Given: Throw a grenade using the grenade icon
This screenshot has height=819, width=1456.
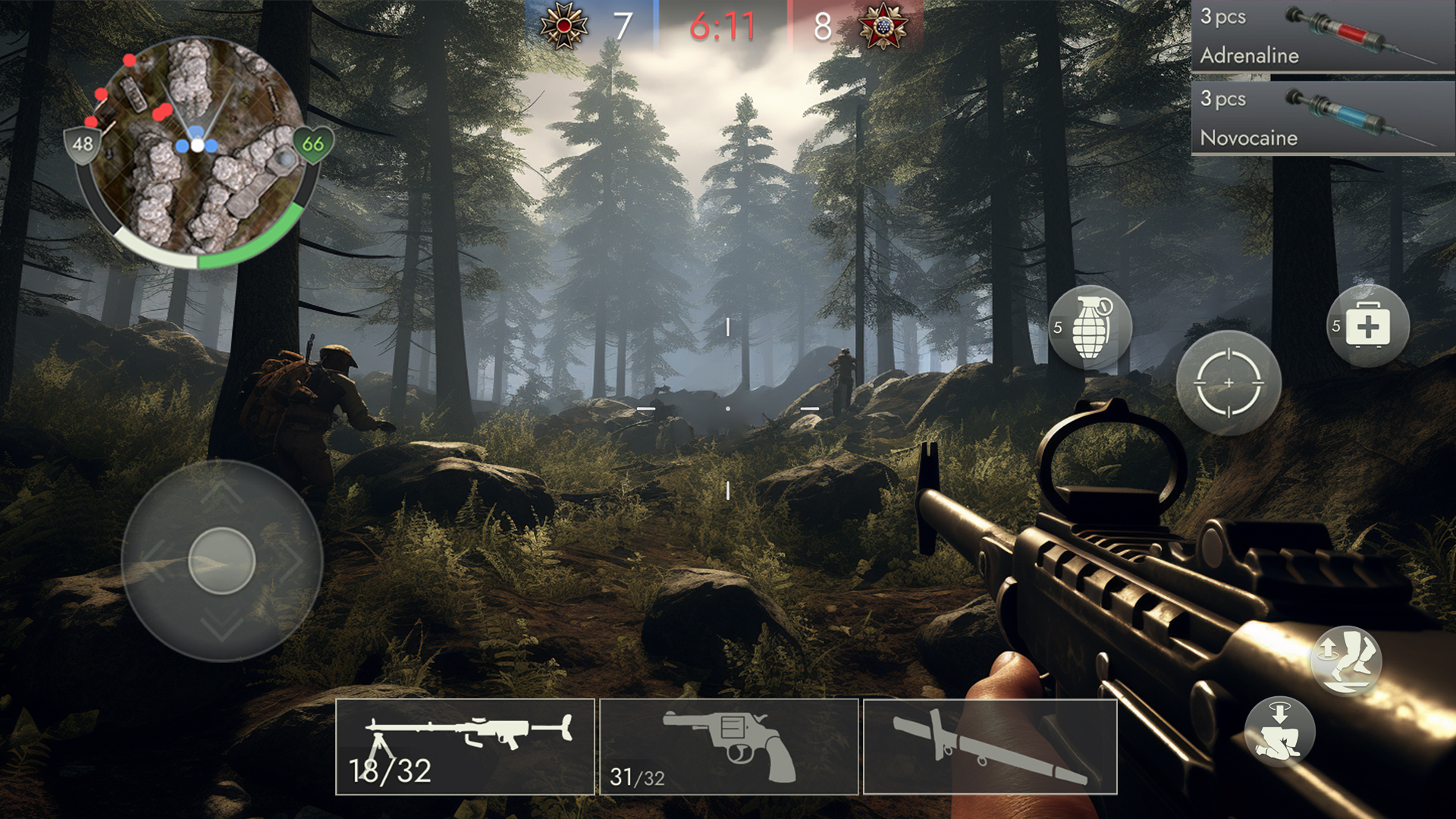Looking at the screenshot, I should (x=1090, y=326).
